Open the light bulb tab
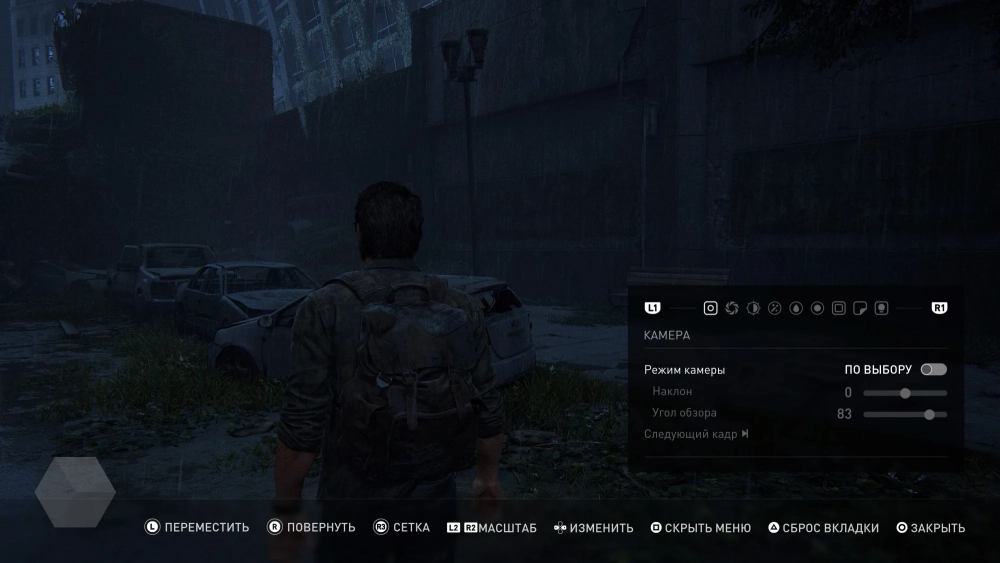The height and width of the screenshot is (563, 1000). (x=881, y=308)
